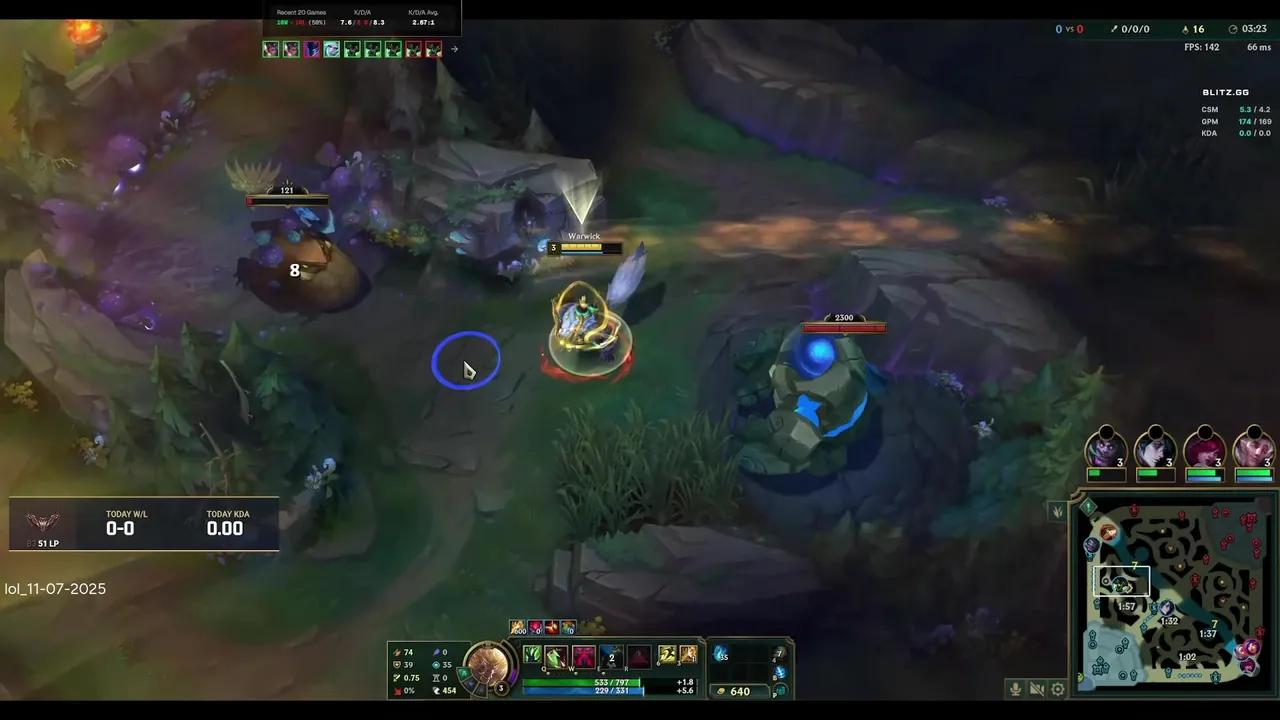Expand the recent champions list via right arrow

click(454, 48)
